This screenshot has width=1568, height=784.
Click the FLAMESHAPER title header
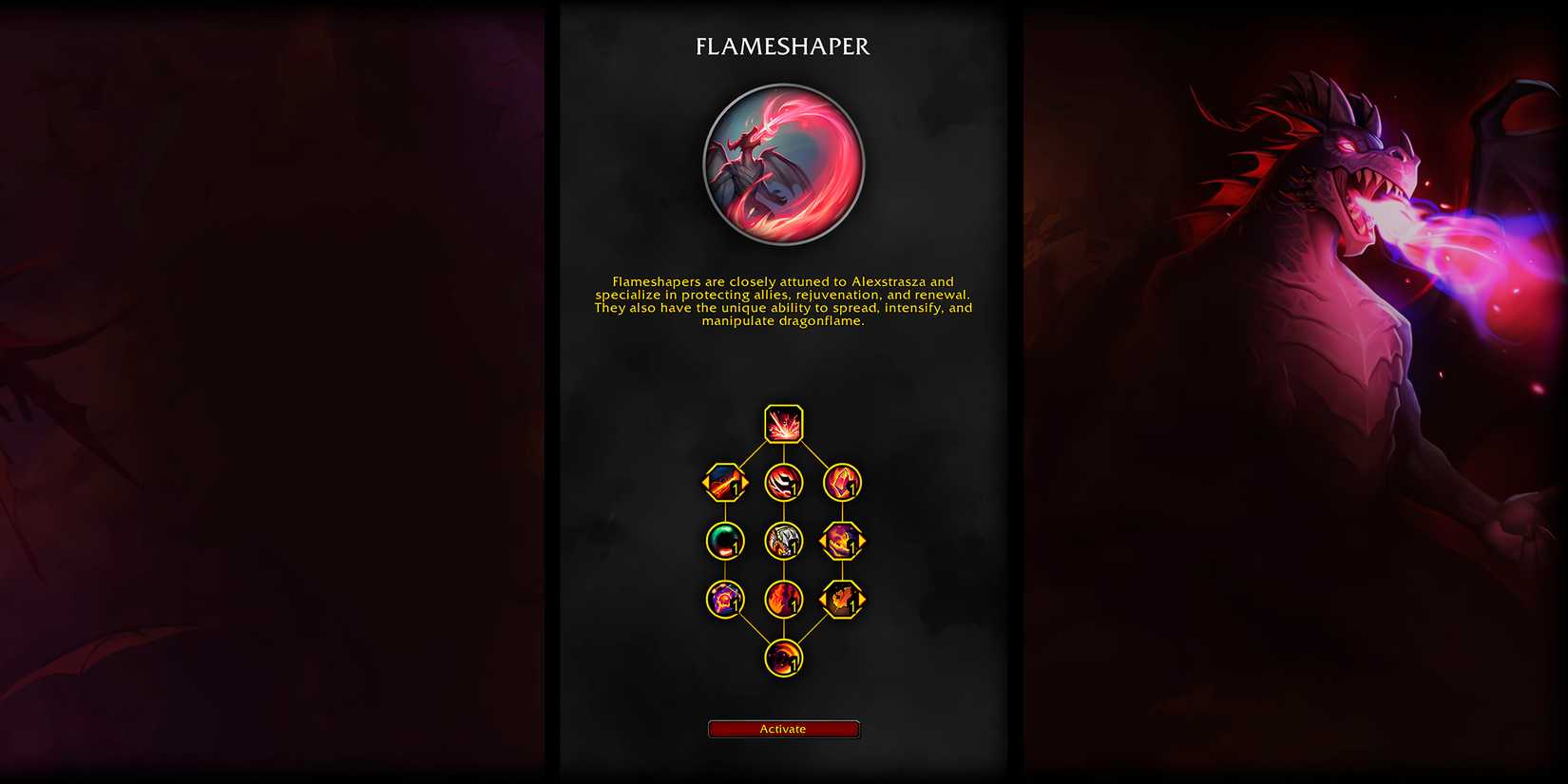(x=783, y=46)
